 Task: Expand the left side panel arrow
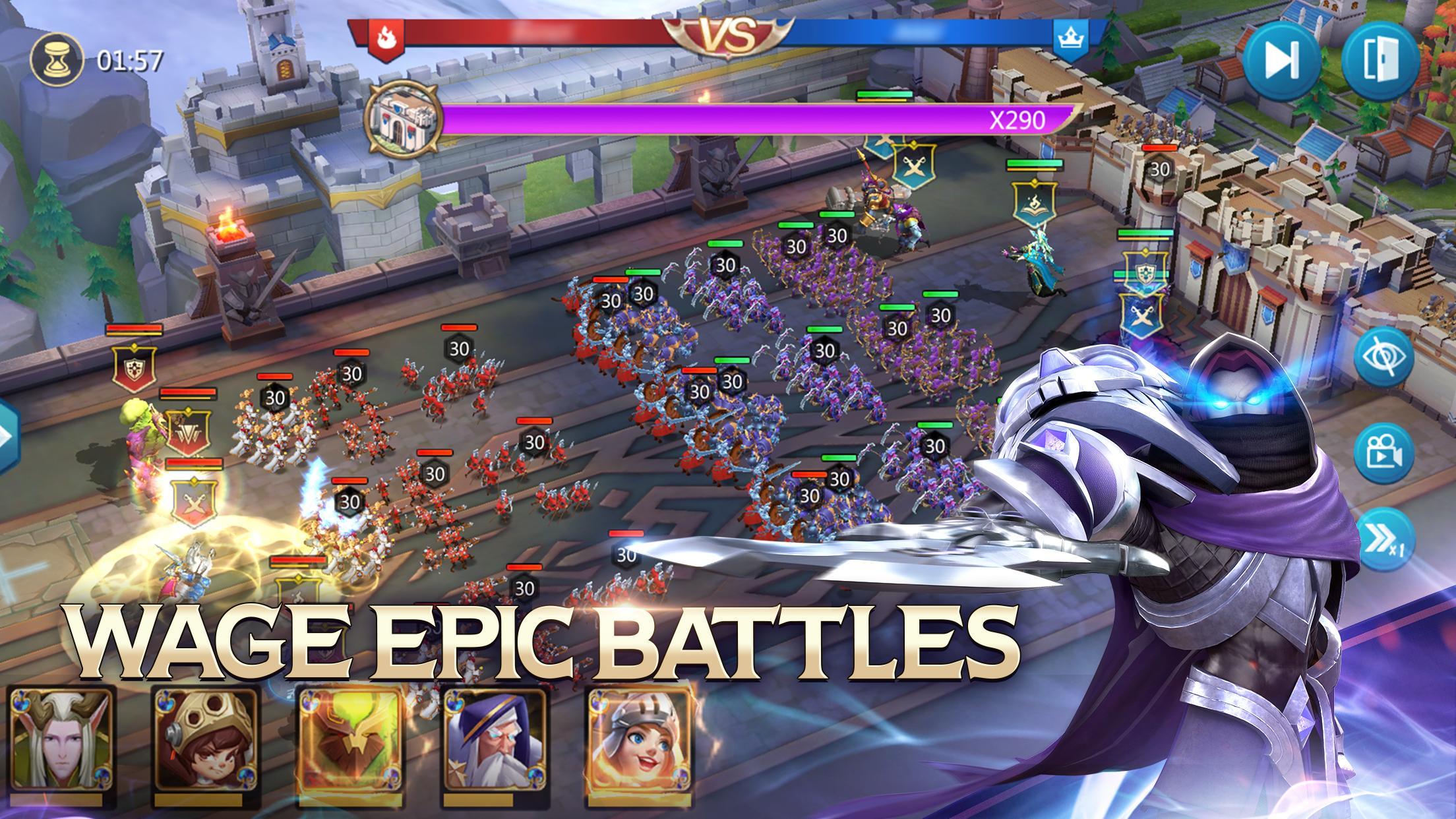tap(8, 435)
